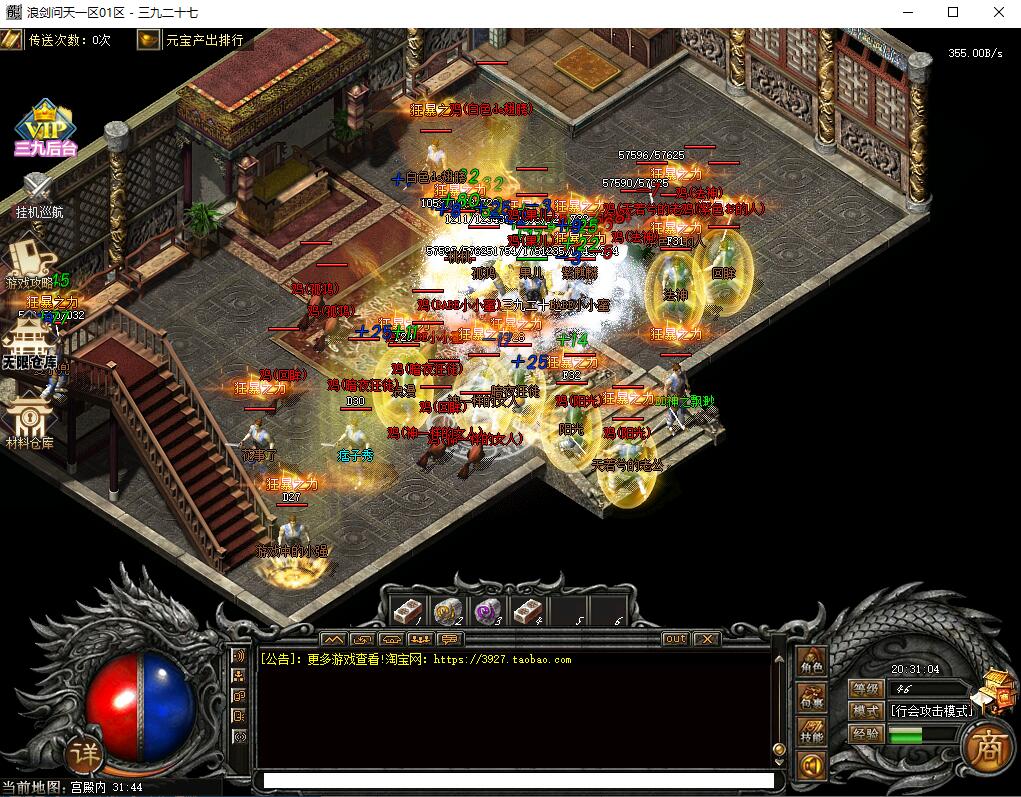
Task: Toggle the sound speaker button
Action: point(810,766)
